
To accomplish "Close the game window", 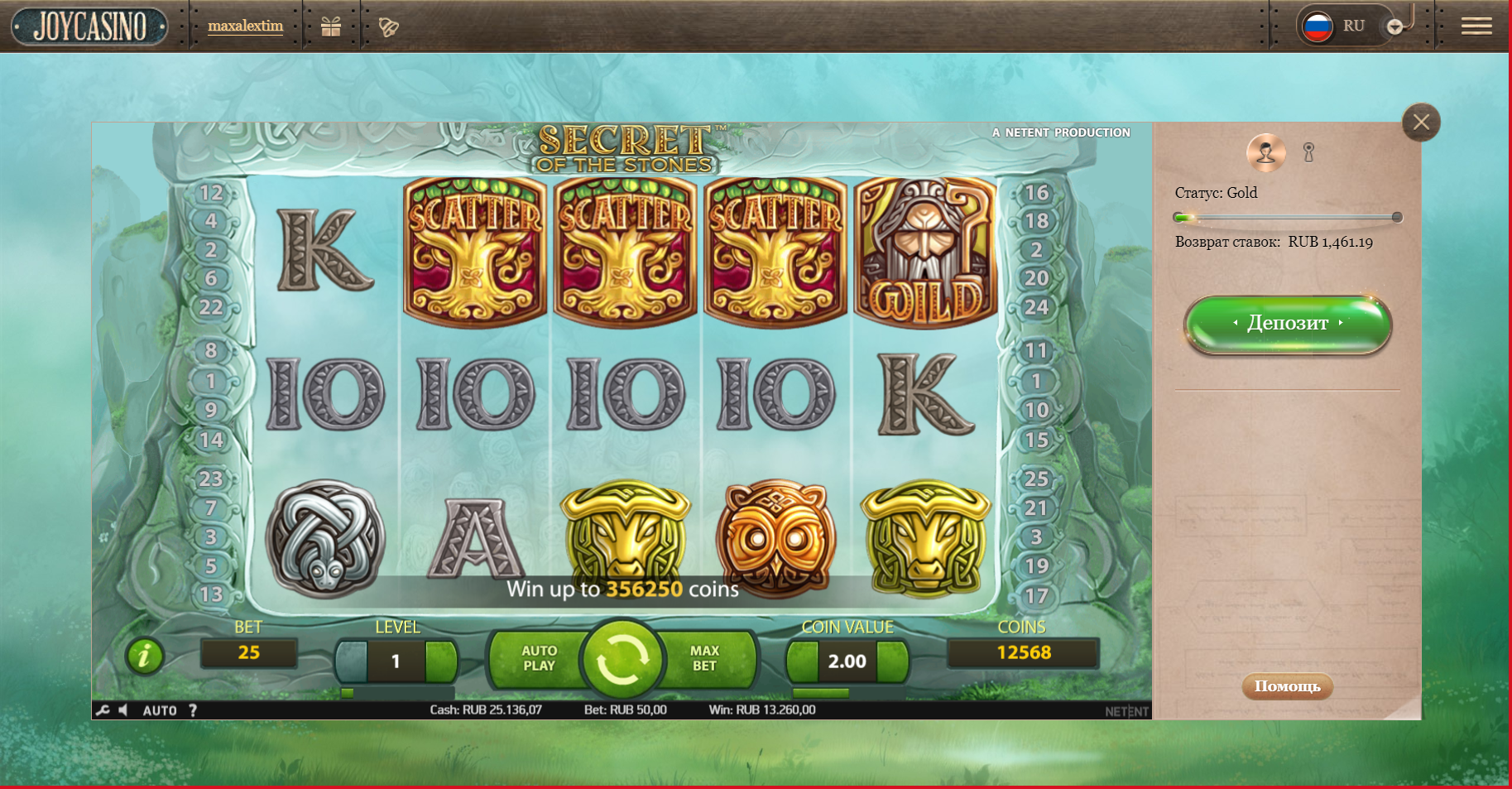I will pos(1421,123).
